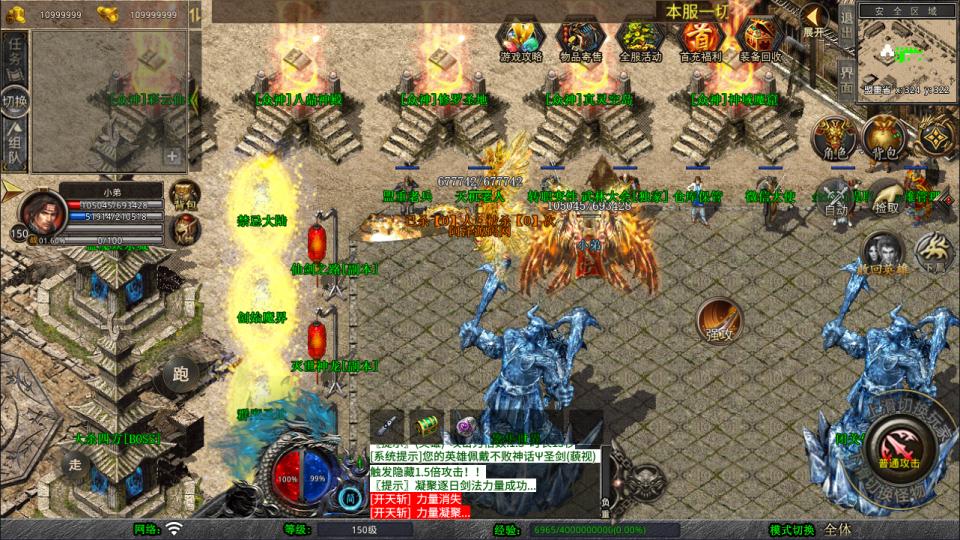The height and width of the screenshot is (540, 960).
Task: Click the 小弟 hero portrait
Action: [x=37, y=211]
